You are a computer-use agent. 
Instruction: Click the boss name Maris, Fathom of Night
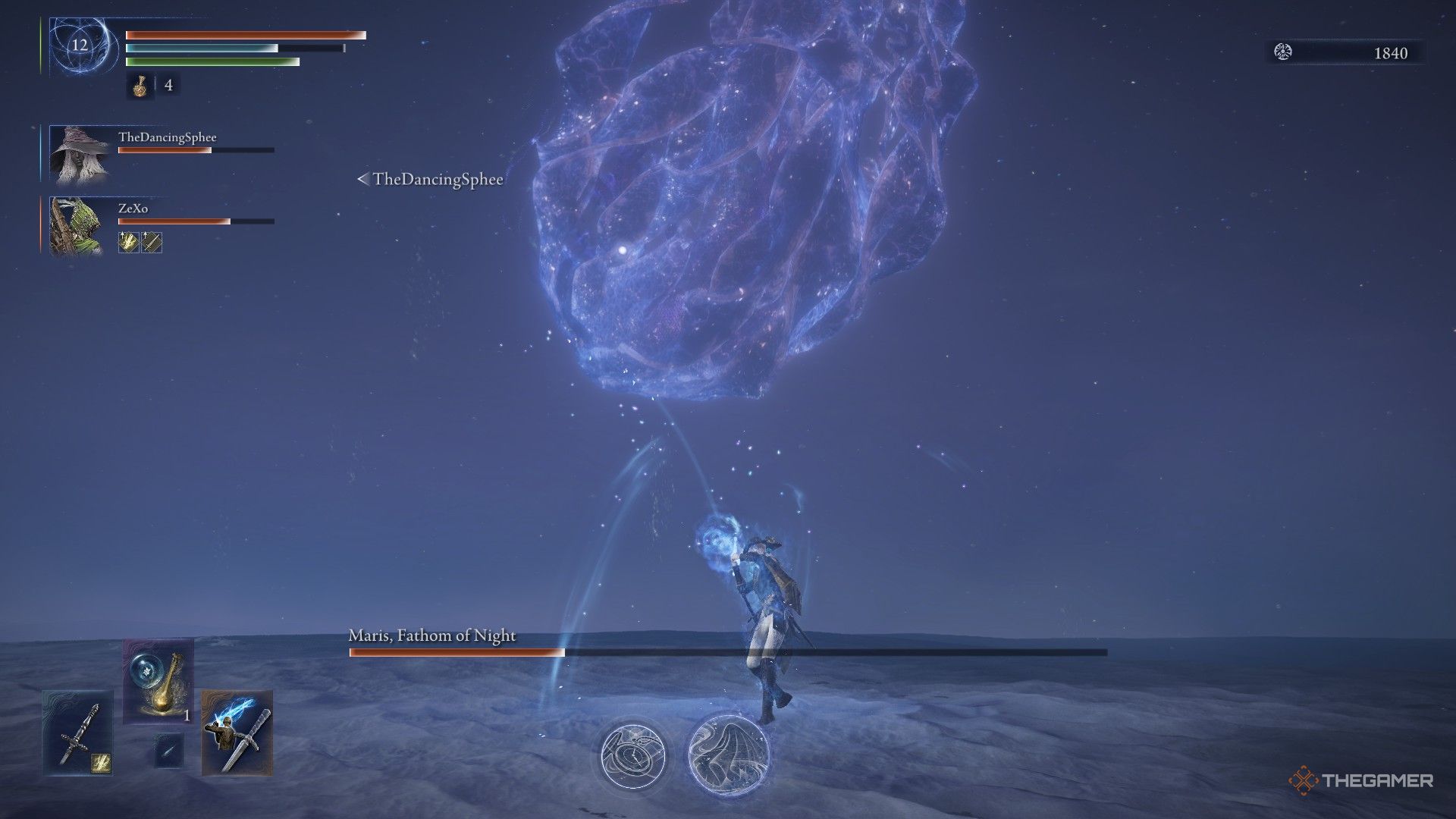(431, 638)
